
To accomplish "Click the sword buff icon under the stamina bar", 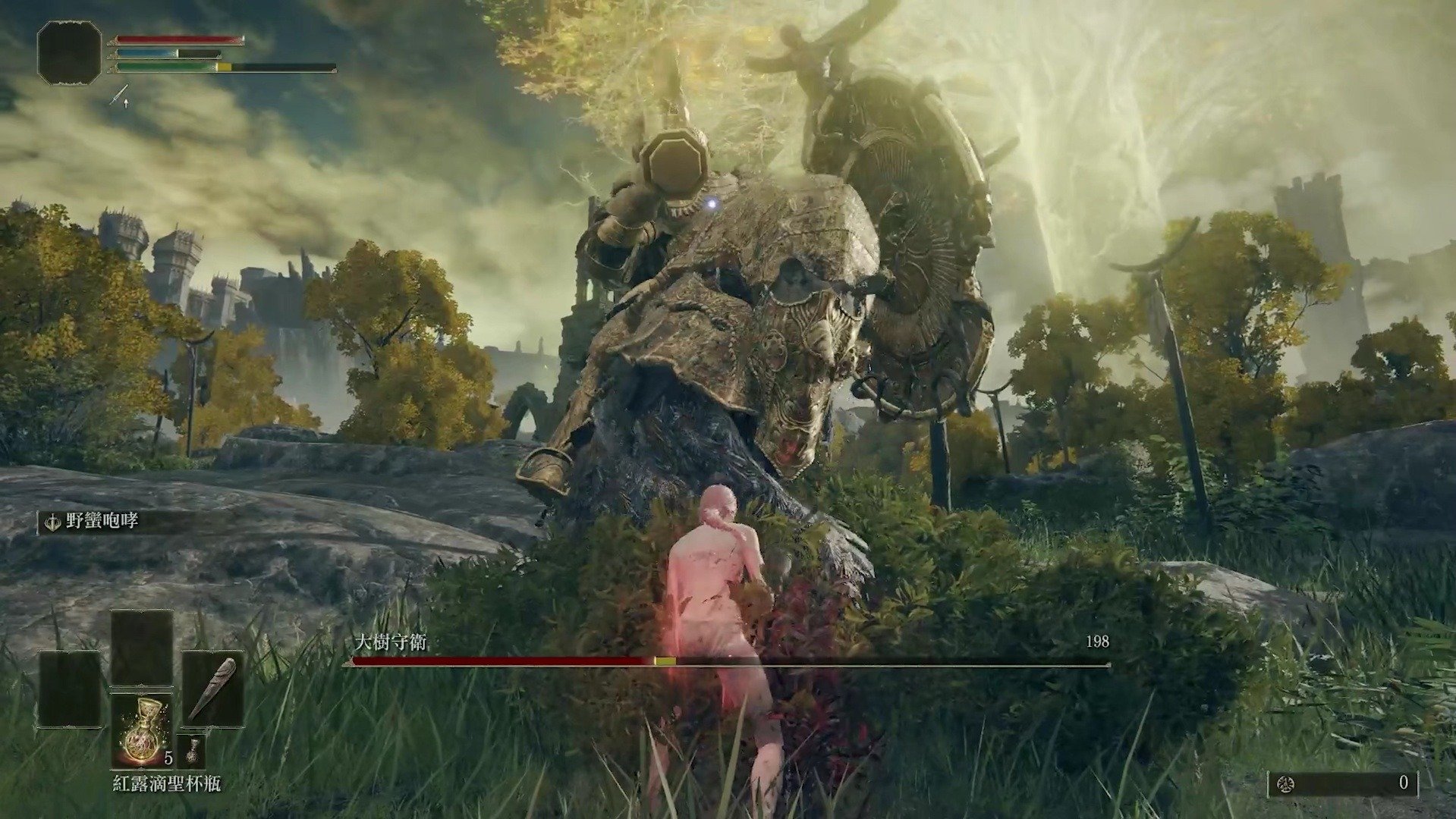I will [x=120, y=96].
